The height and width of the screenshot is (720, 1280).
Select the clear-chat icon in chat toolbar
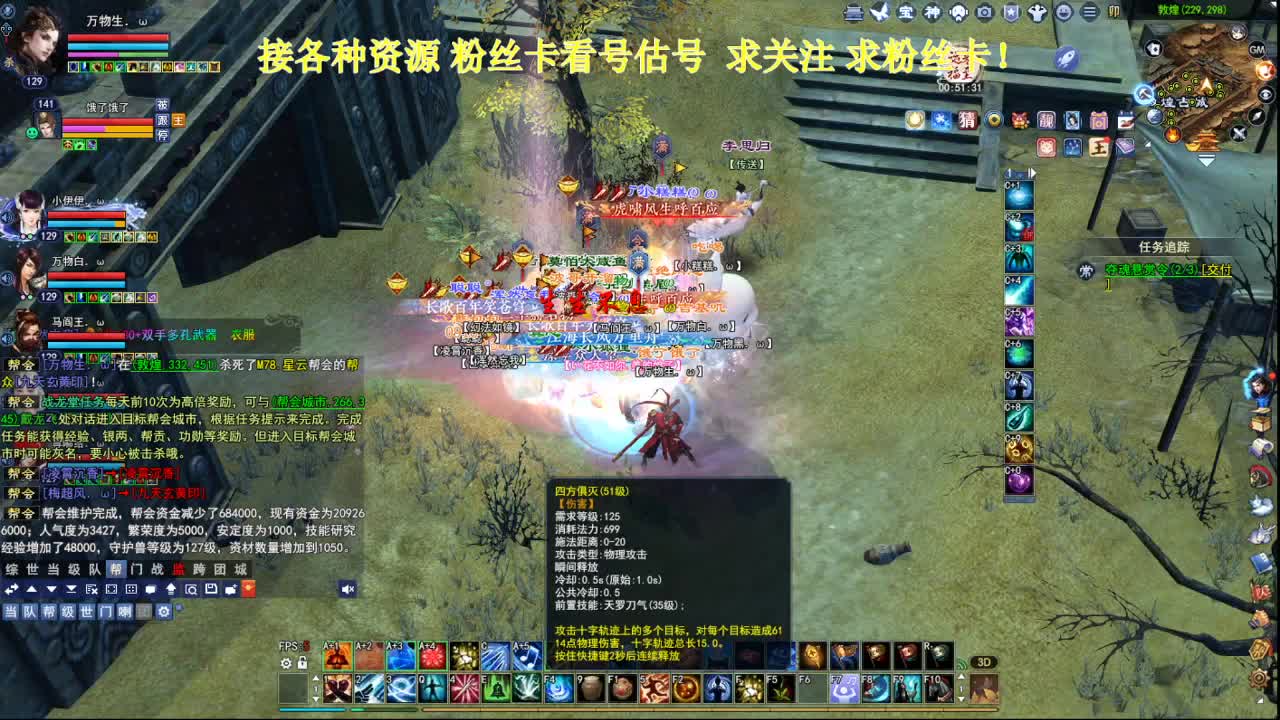[91, 589]
